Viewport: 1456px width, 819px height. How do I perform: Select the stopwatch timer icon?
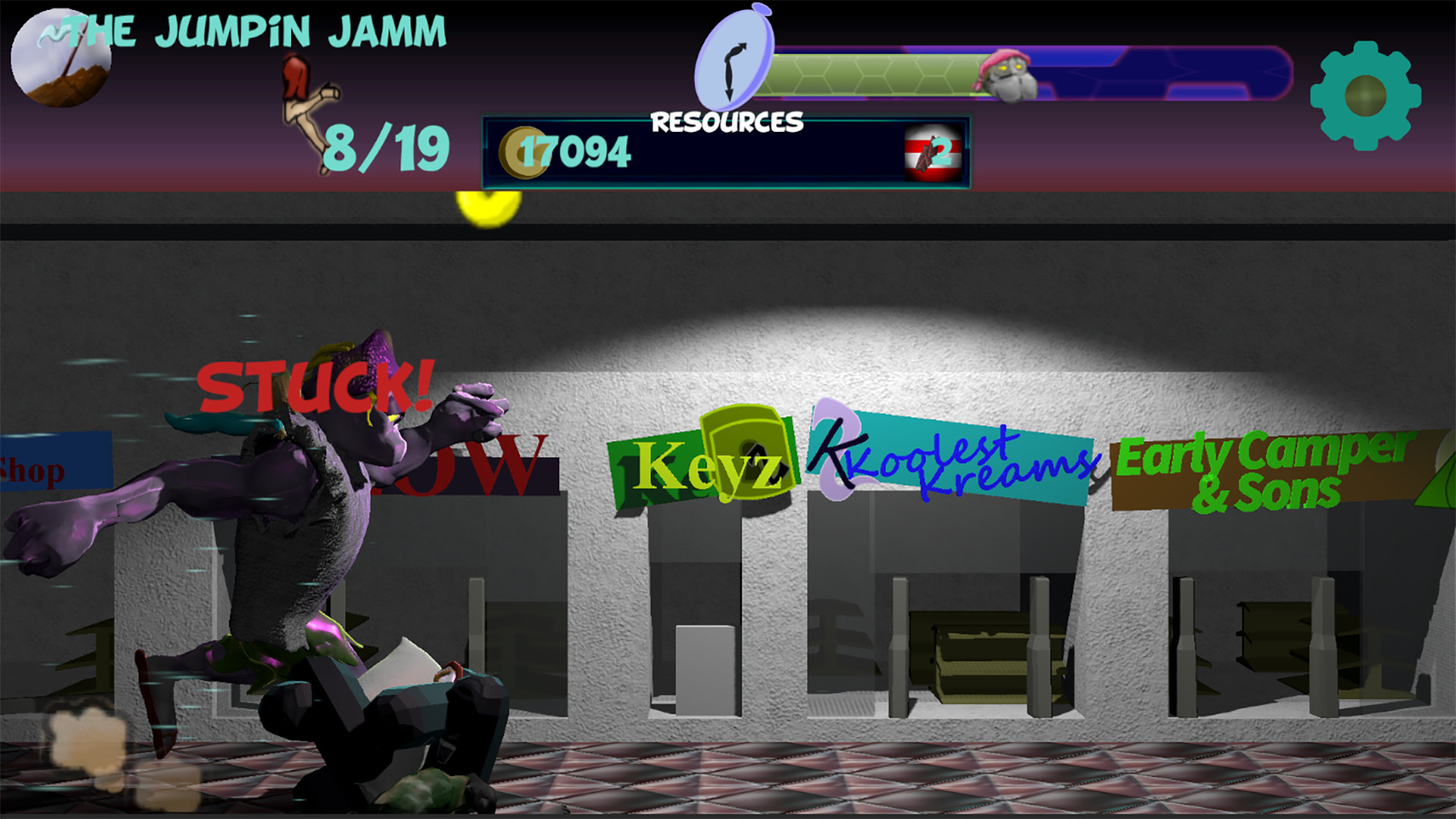(733, 58)
